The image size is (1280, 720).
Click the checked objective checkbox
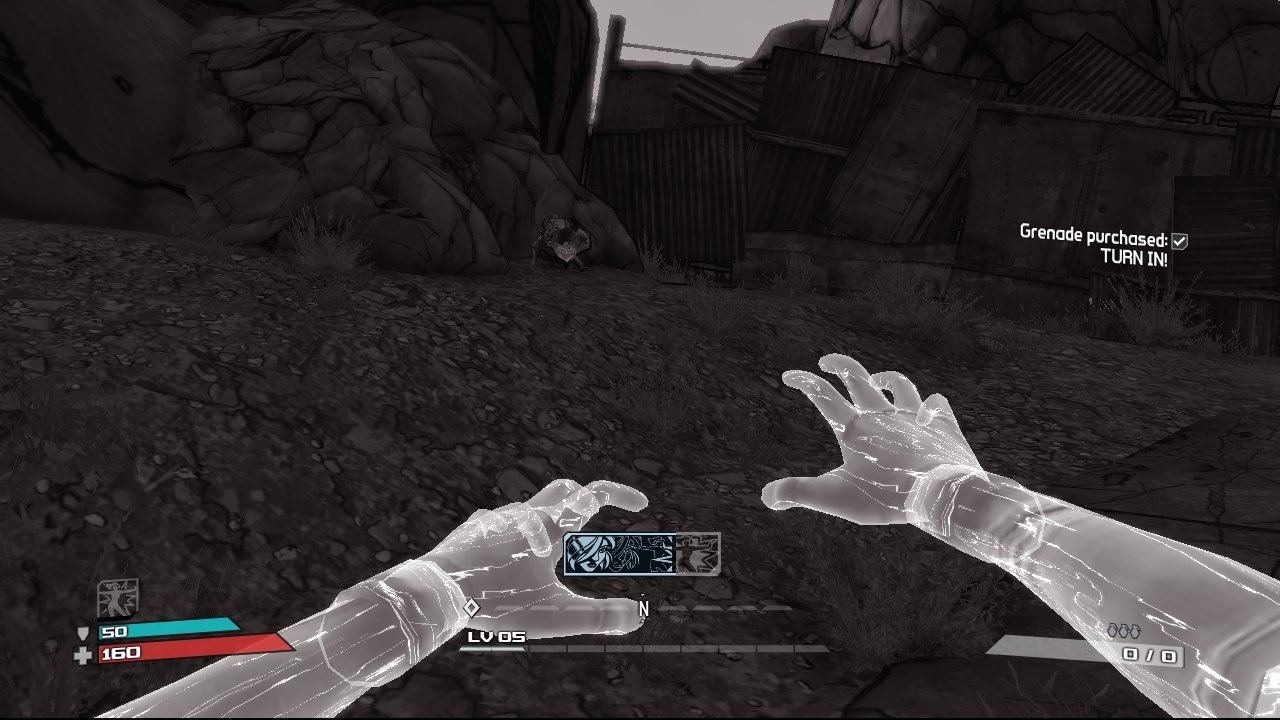(1180, 240)
